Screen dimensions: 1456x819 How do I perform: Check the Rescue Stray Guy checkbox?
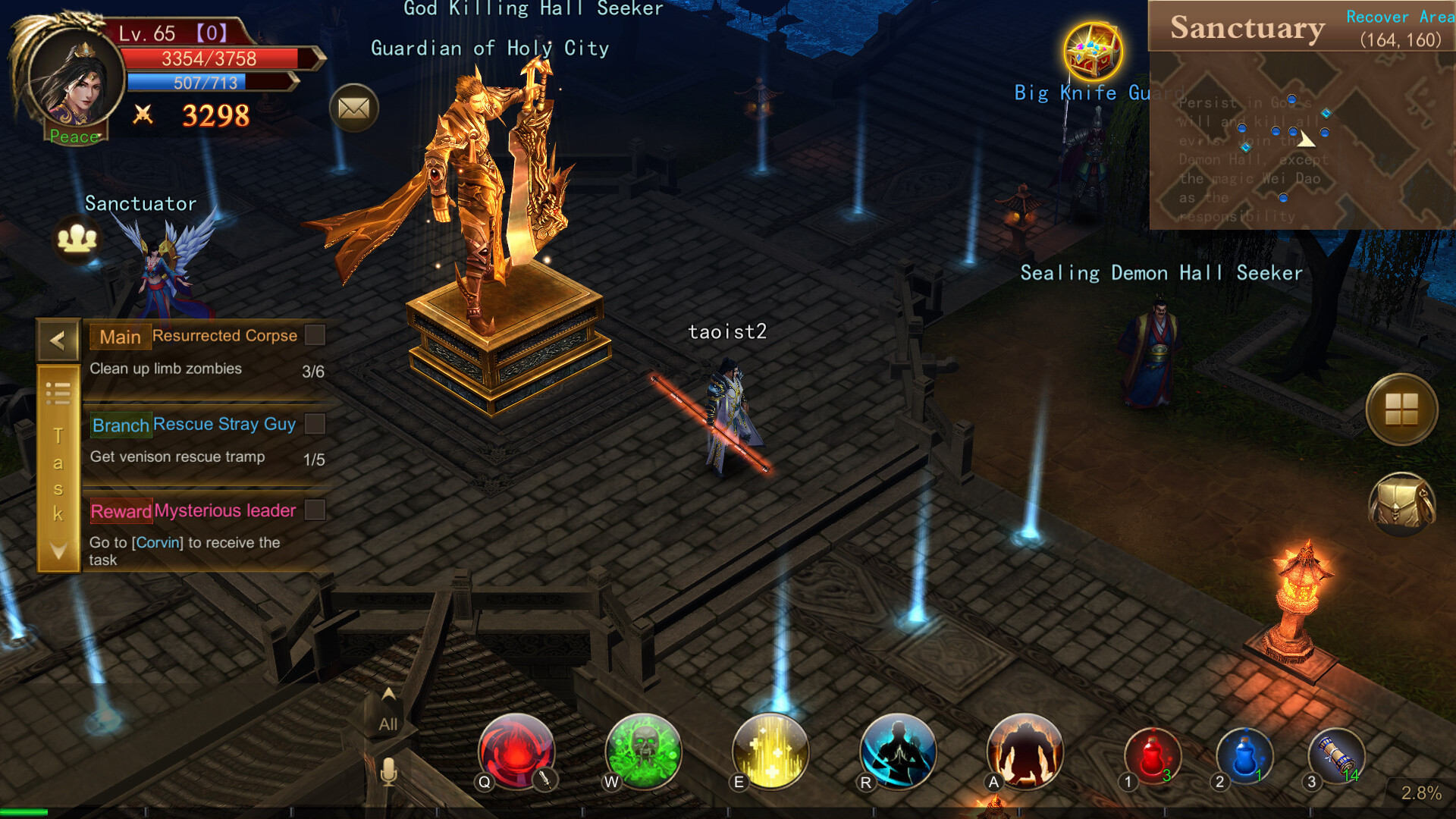tap(315, 424)
